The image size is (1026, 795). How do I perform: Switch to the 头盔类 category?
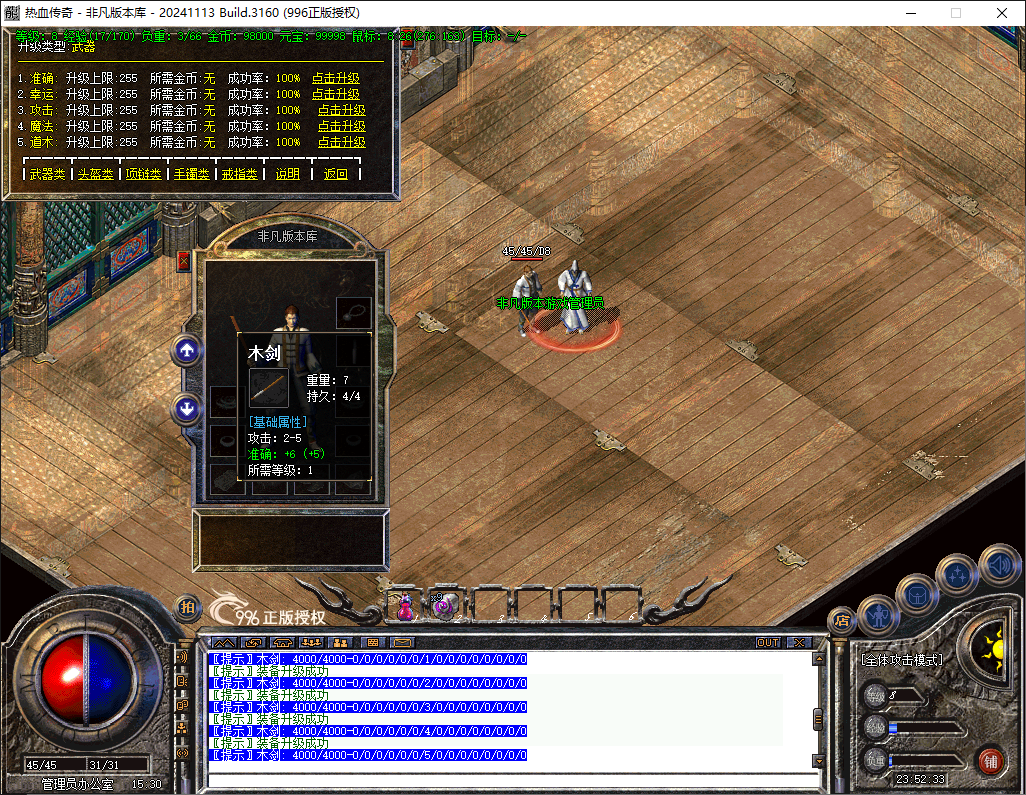95,174
